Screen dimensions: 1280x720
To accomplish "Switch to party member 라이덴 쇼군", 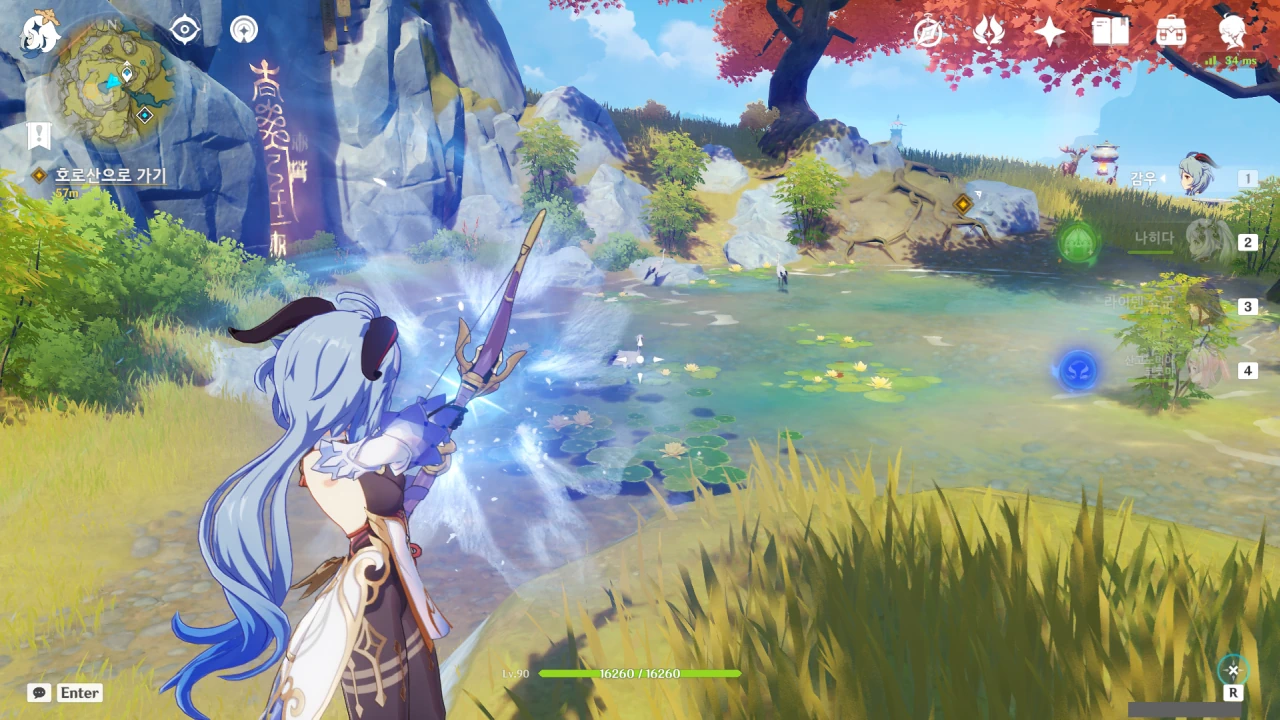I will click(1200, 304).
